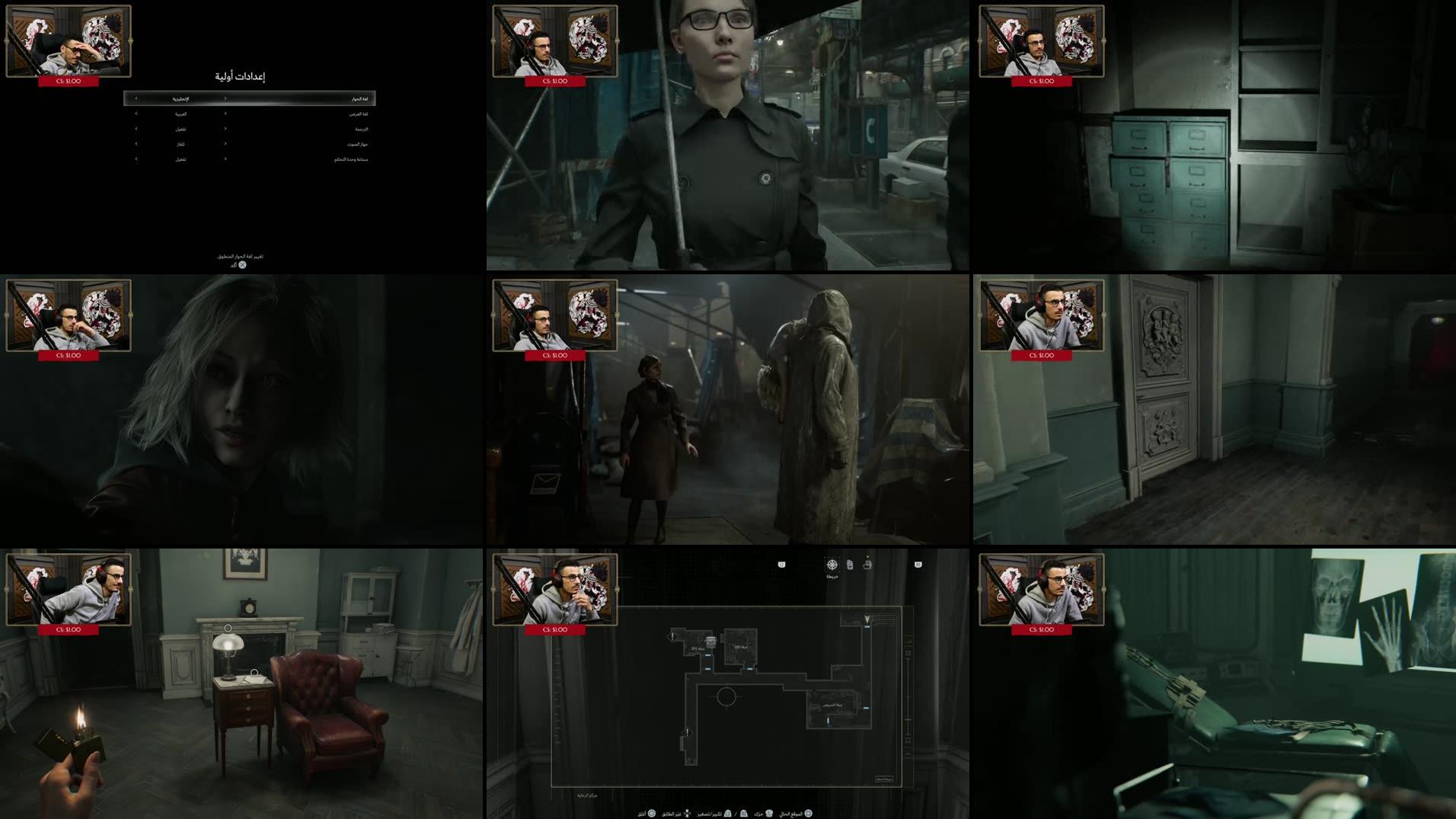Click the close (أغلق) circle button icon on map

coord(651,814)
